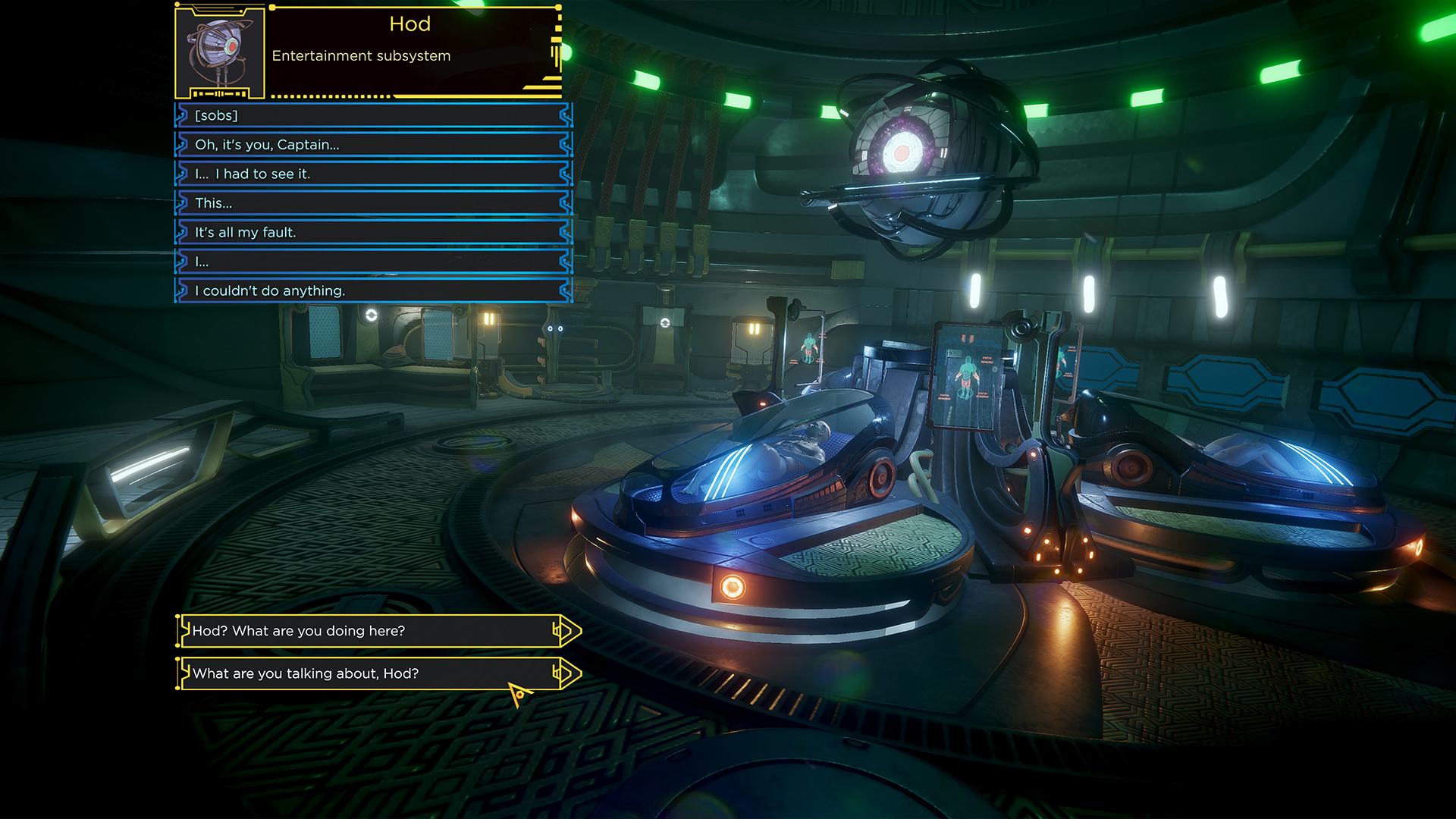Expand the right chevron on the "[sobs]" line
This screenshot has width=1456, height=819.
(x=564, y=115)
